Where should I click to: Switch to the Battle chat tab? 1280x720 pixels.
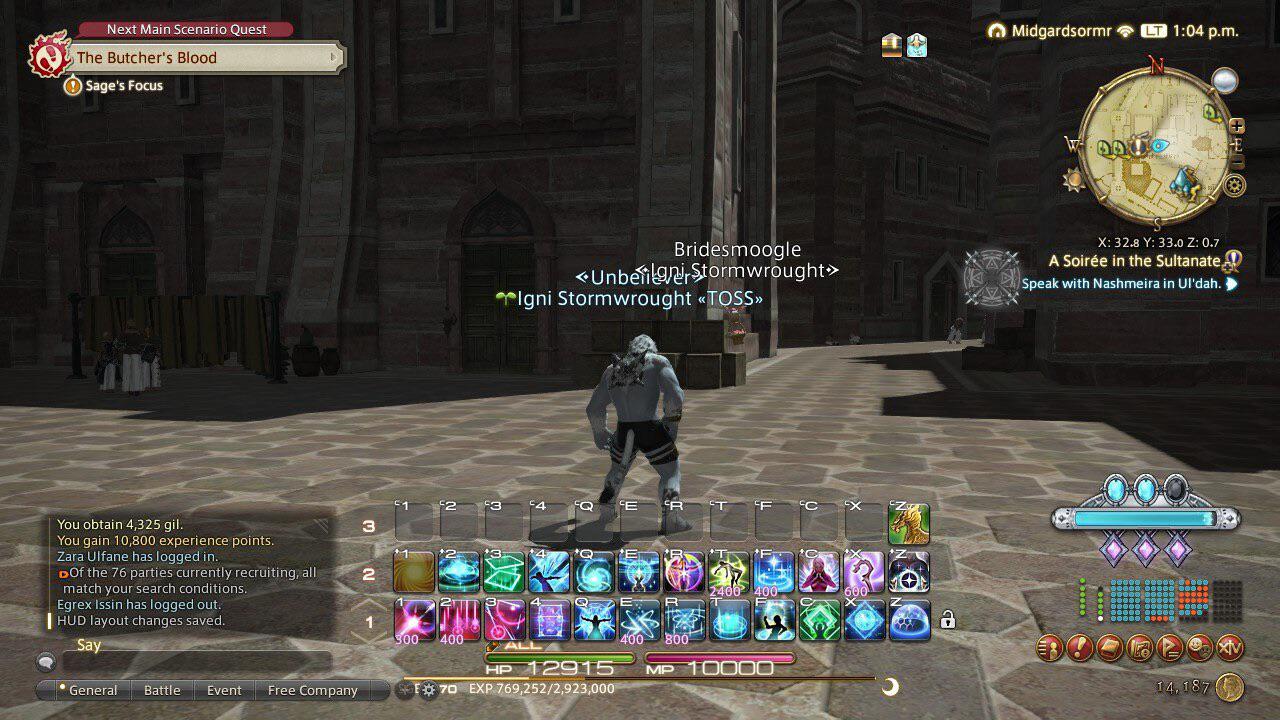point(162,690)
